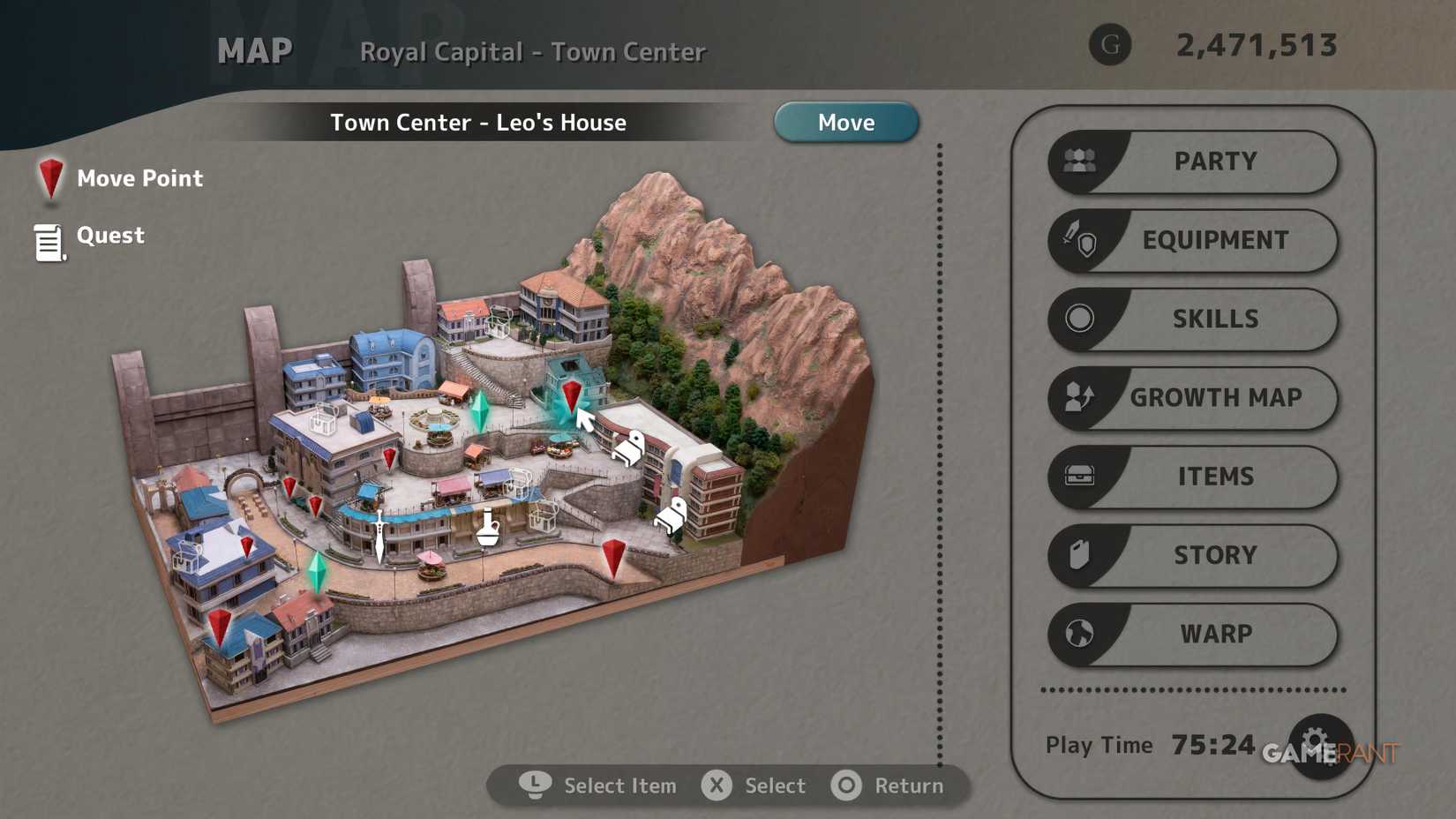The image size is (1456, 819).
Task: Click the potion flask icon for the item shop
Action: [487, 527]
